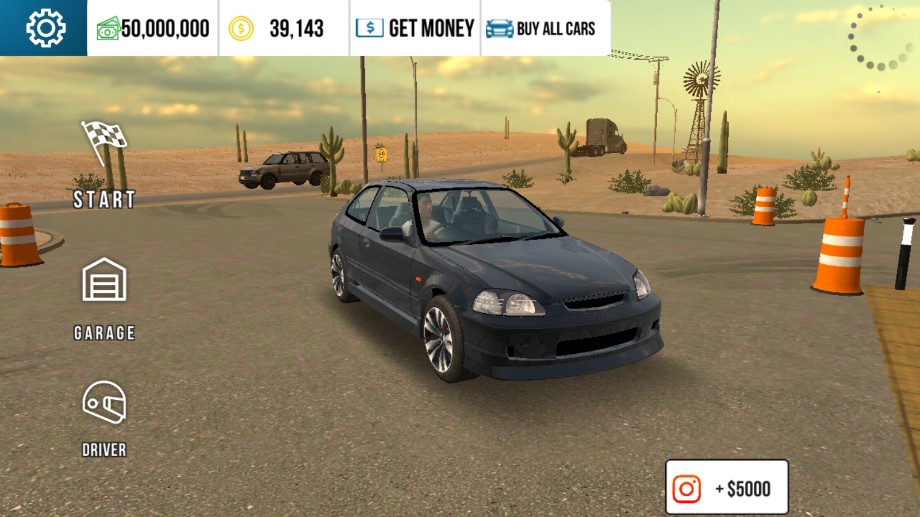Claim the Instagram +$5000 reward
The height and width of the screenshot is (517, 920).
[727, 488]
